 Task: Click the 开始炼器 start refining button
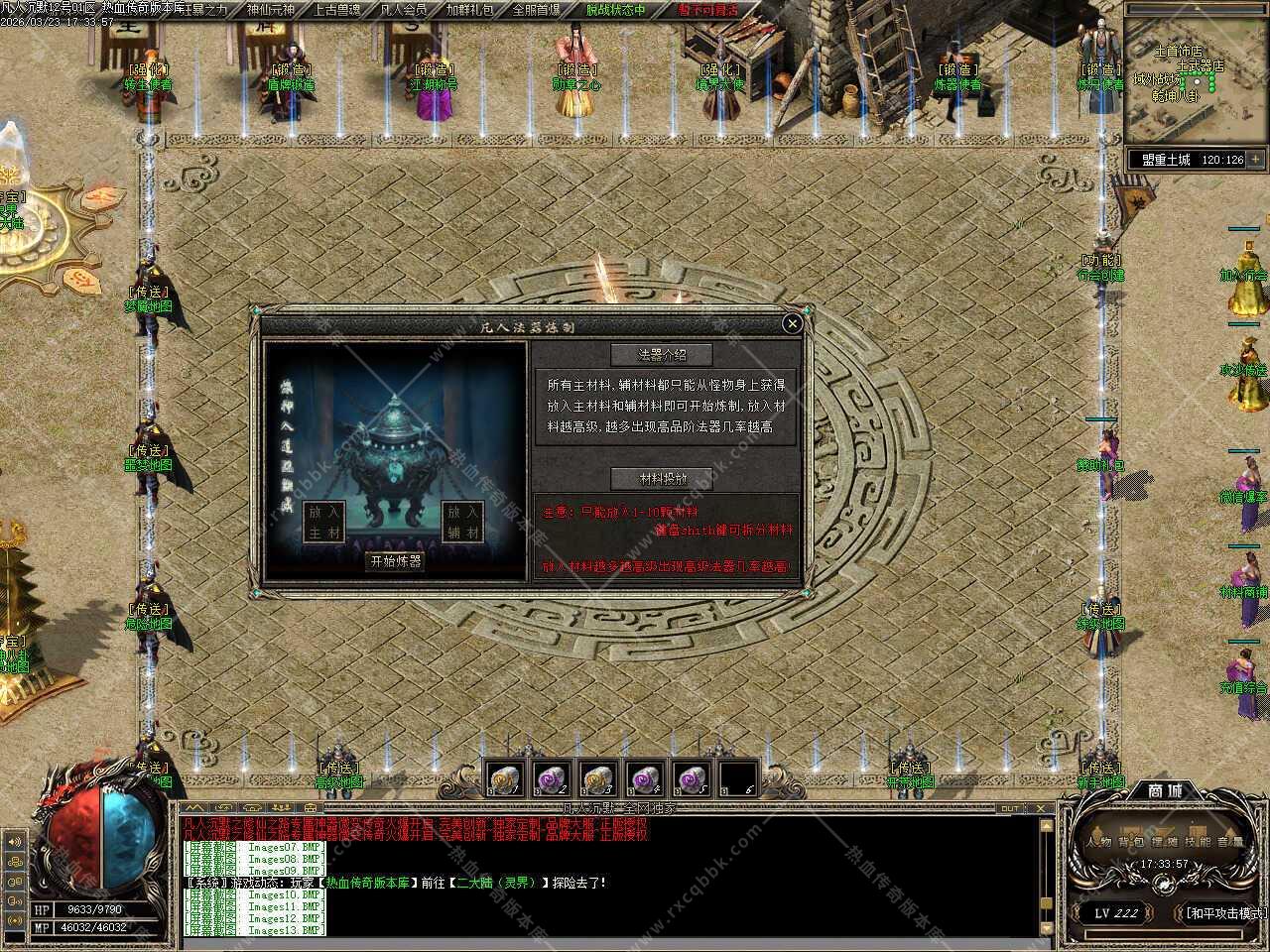point(396,561)
